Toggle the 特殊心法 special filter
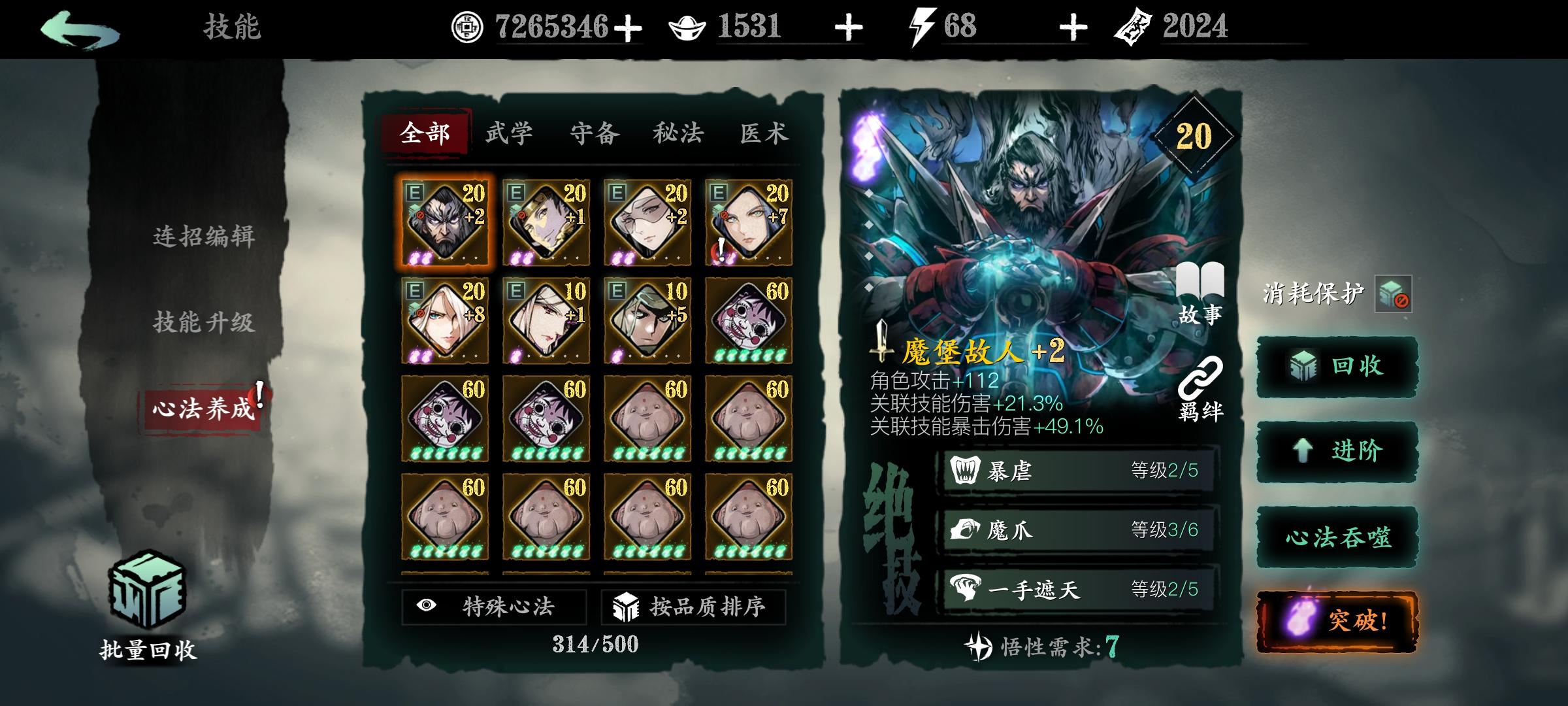This screenshot has width=1568, height=706. 493,607
